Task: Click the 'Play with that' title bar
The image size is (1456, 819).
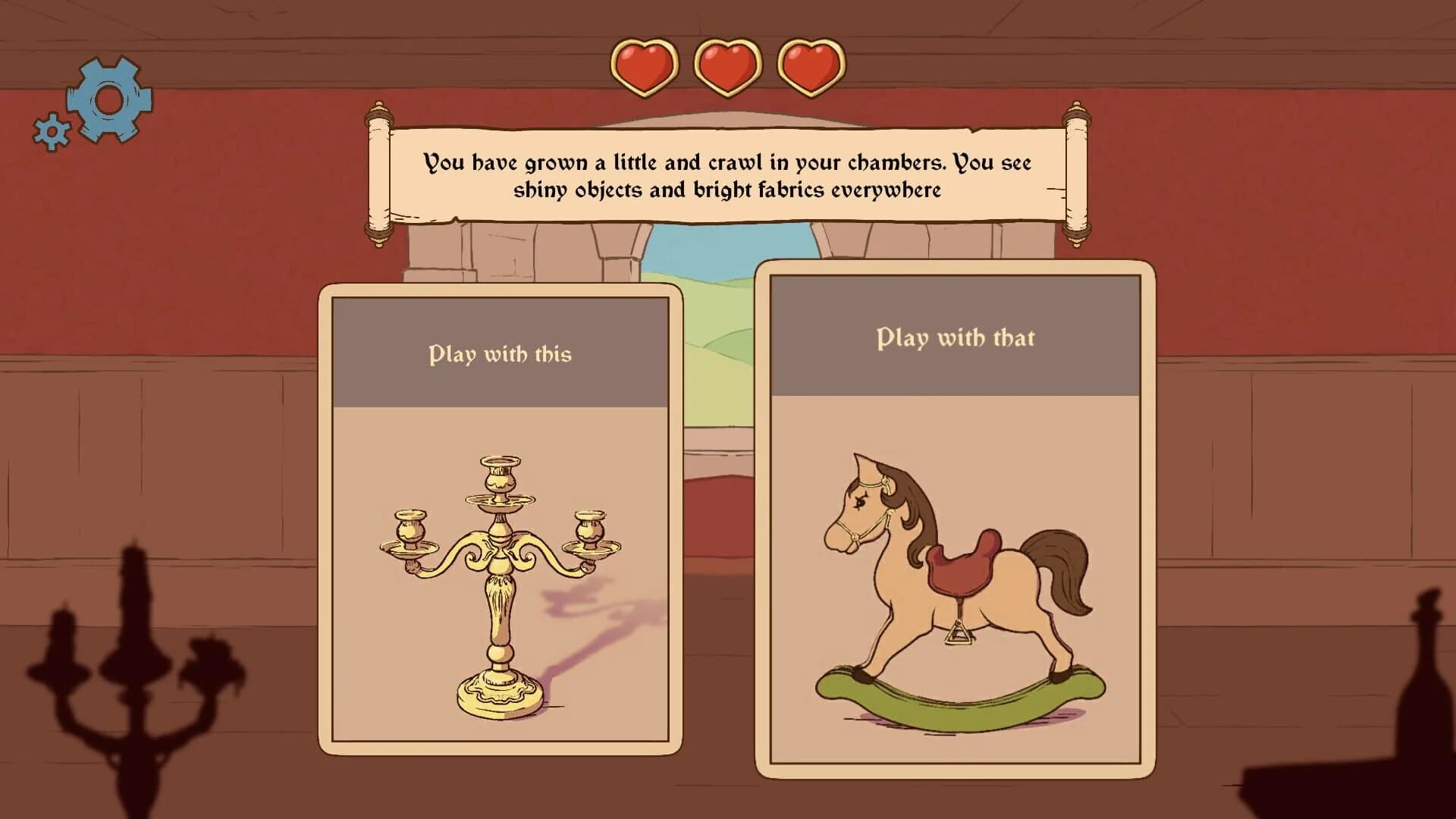Action: tap(955, 339)
